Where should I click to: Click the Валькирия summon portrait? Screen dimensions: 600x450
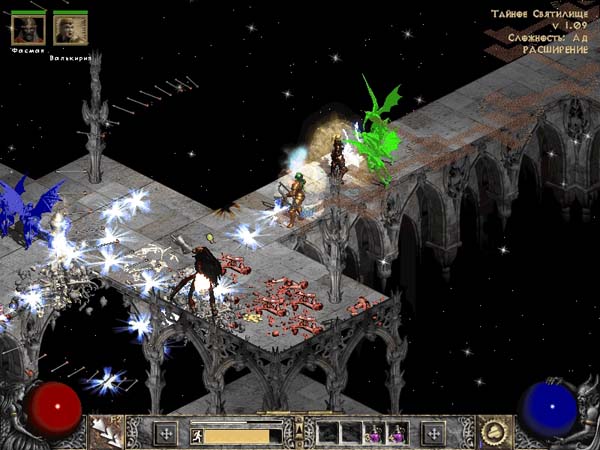70,31
